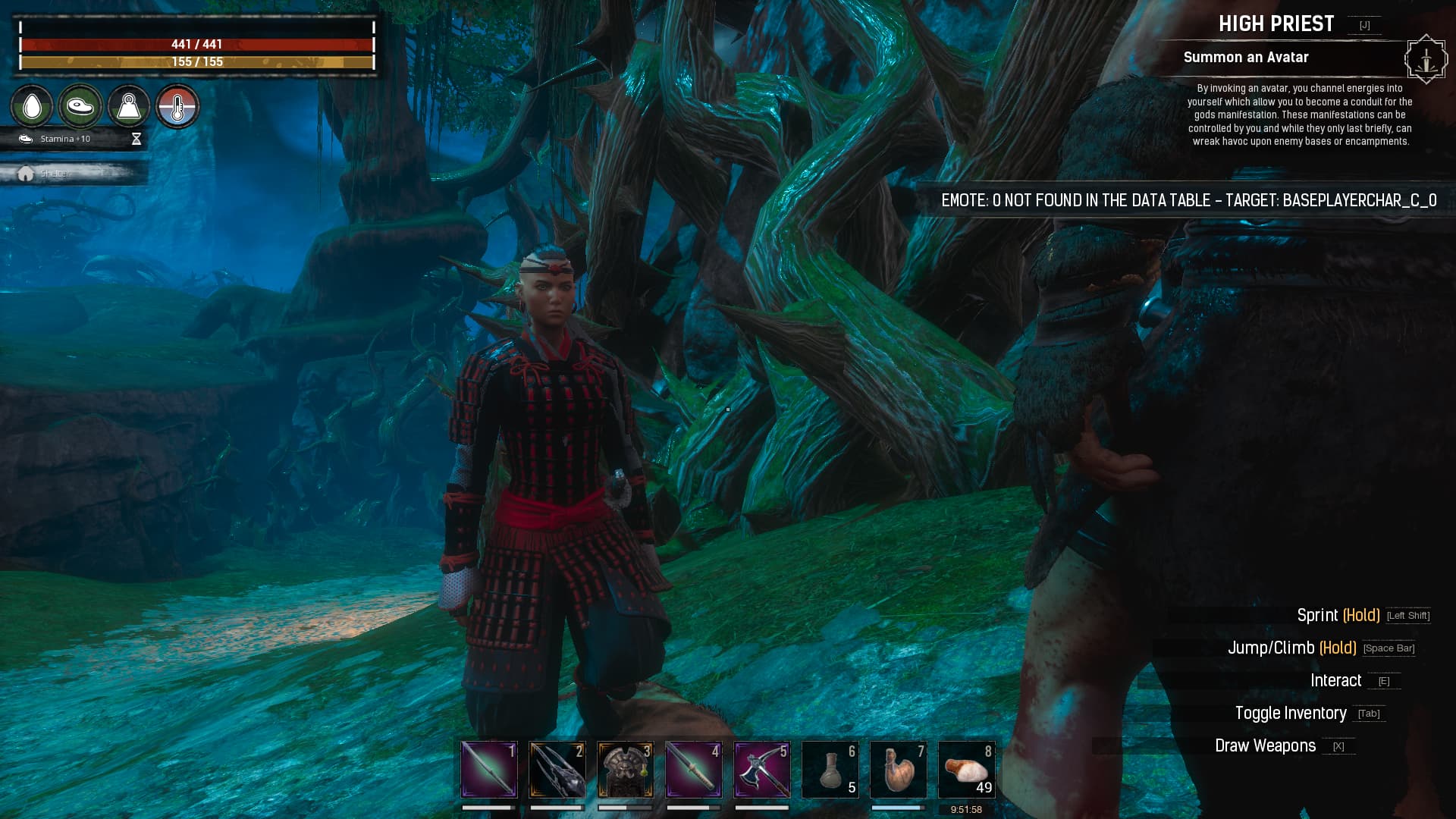
Task: Select the black claws in hotbar slot 2
Action: 556,770
